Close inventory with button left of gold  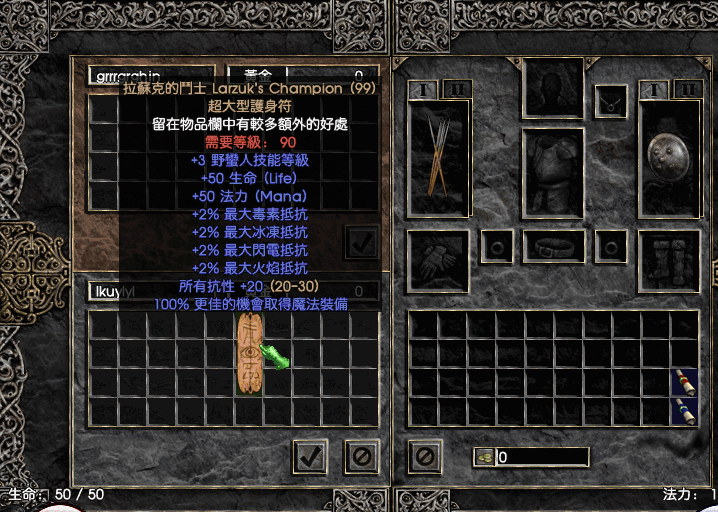pyautogui.click(x=425, y=457)
